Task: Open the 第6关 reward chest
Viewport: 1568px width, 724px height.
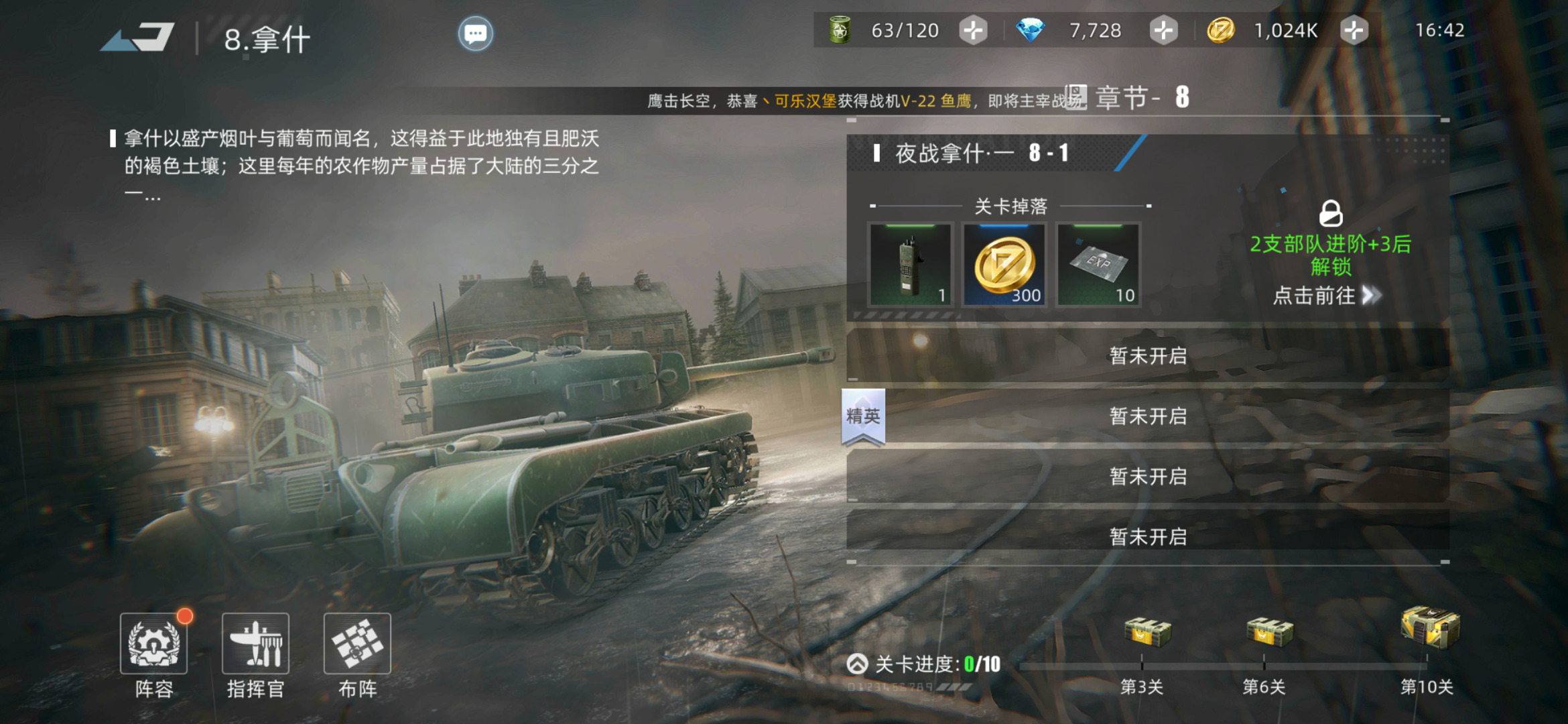Action: tap(1268, 631)
